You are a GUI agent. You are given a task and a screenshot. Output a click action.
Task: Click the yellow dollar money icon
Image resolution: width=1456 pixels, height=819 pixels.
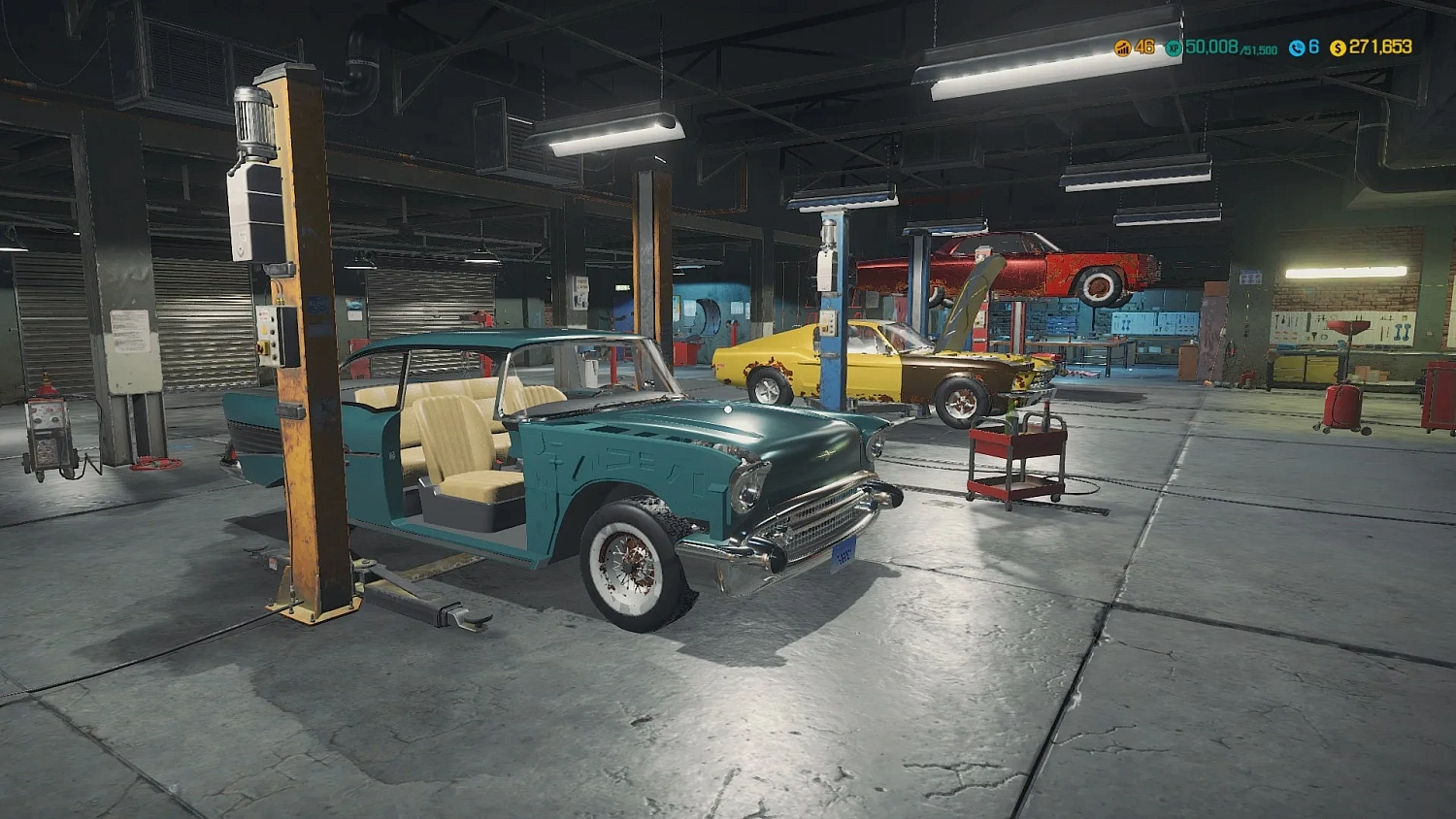(1338, 49)
